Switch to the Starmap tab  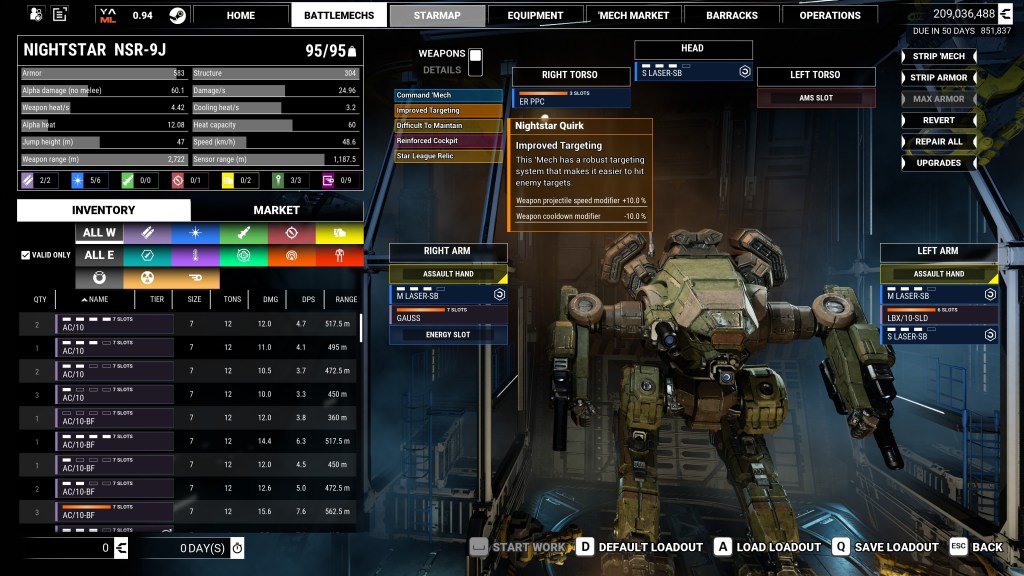[x=437, y=15]
